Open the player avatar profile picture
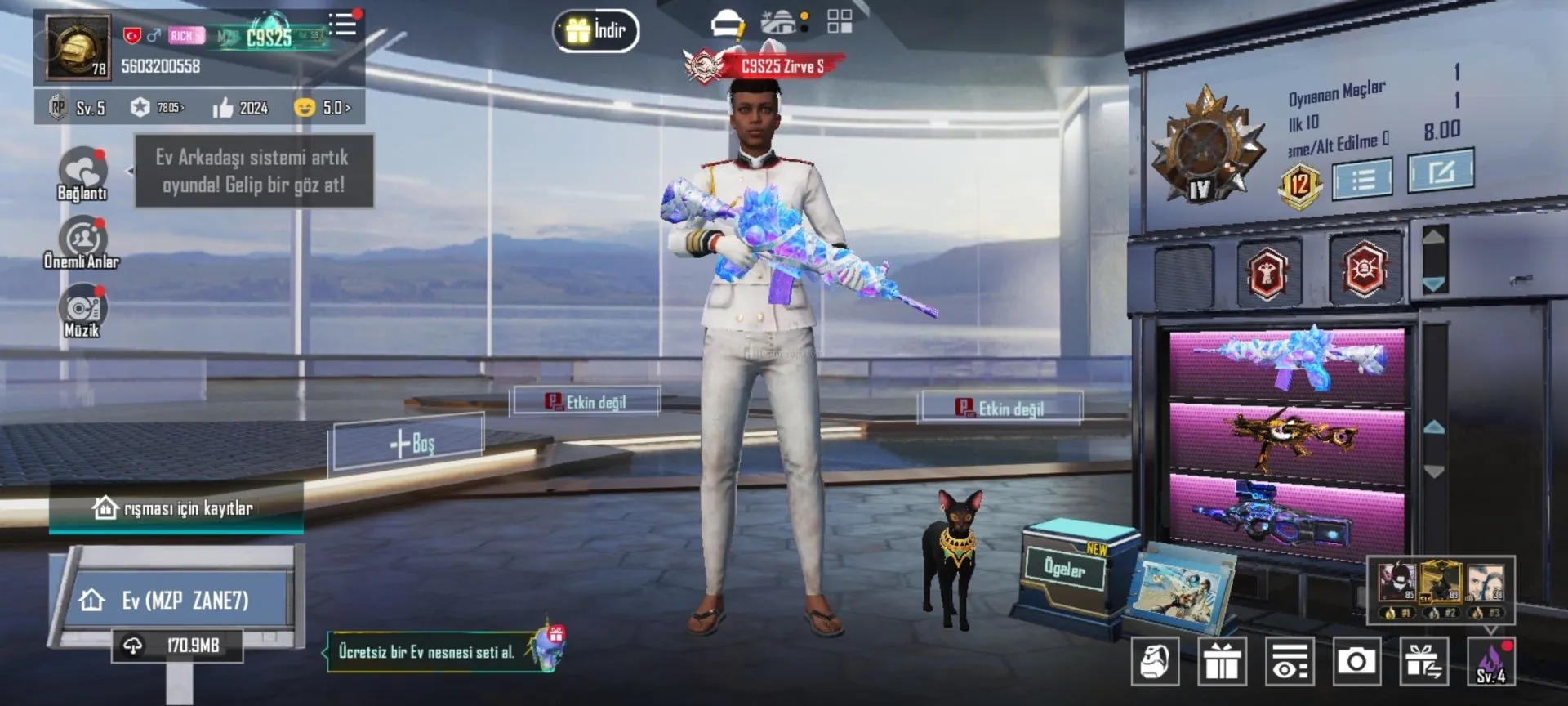The height and width of the screenshot is (706, 1568). [x=78, y=47]
